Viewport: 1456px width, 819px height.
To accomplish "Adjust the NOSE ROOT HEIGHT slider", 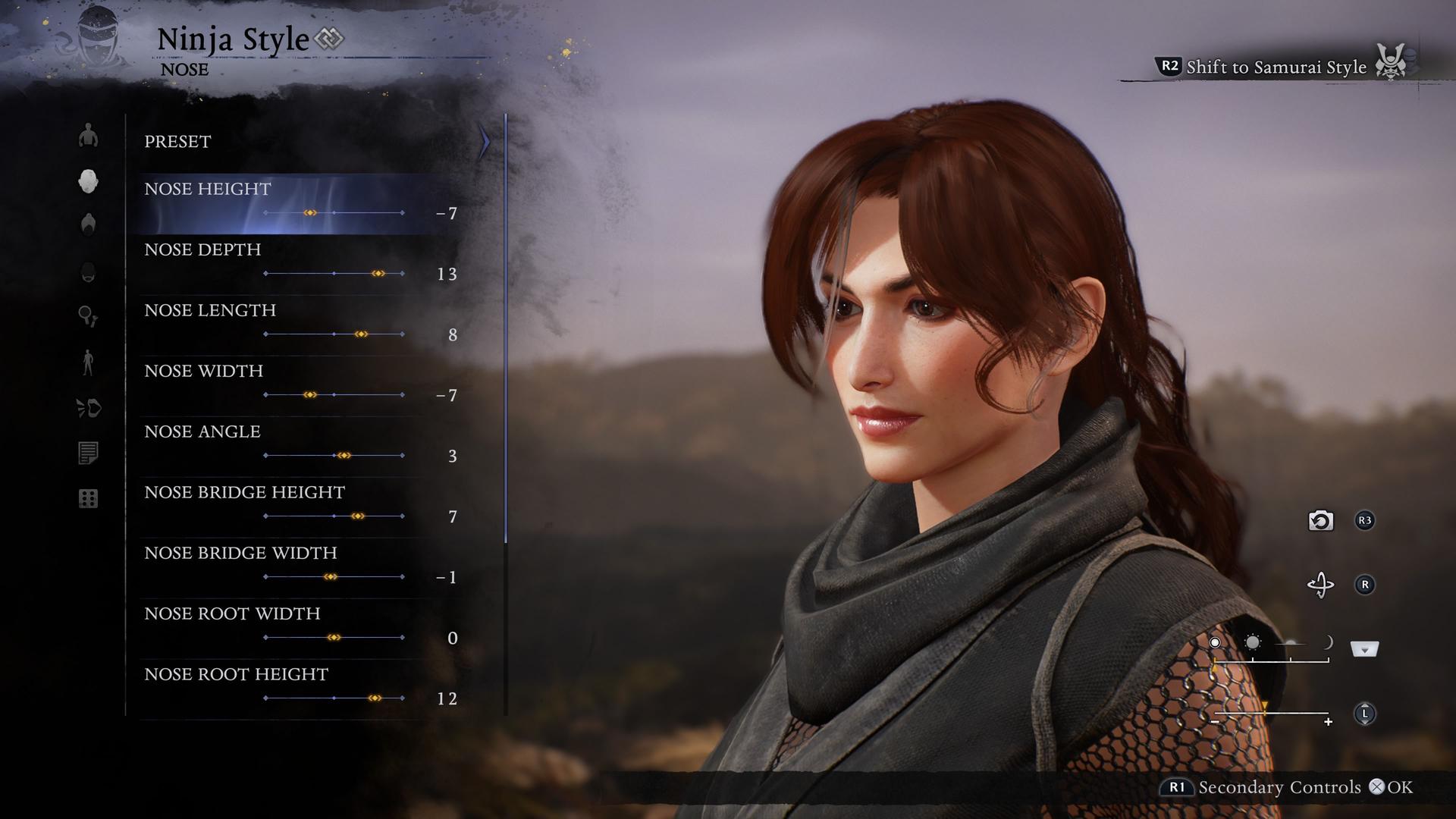I will tap(375, 698).
